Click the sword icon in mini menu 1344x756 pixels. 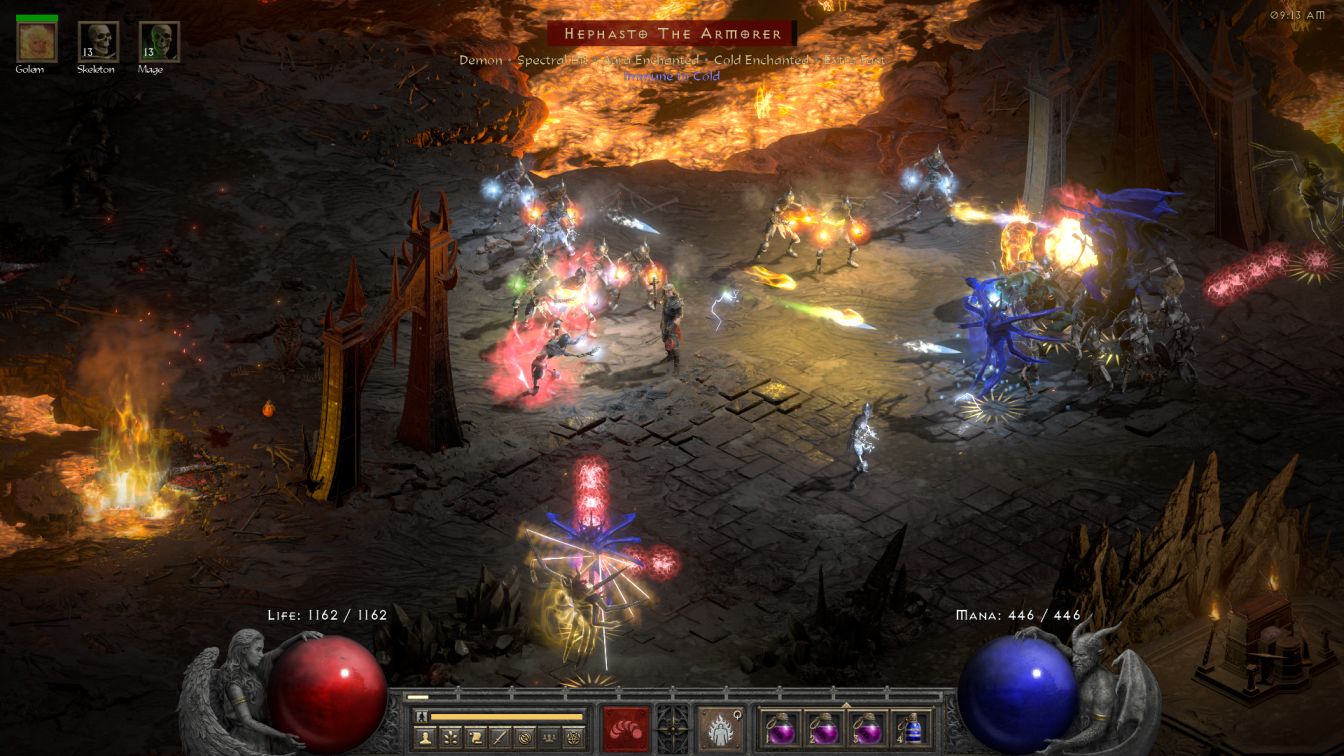[x=500, y=738]
